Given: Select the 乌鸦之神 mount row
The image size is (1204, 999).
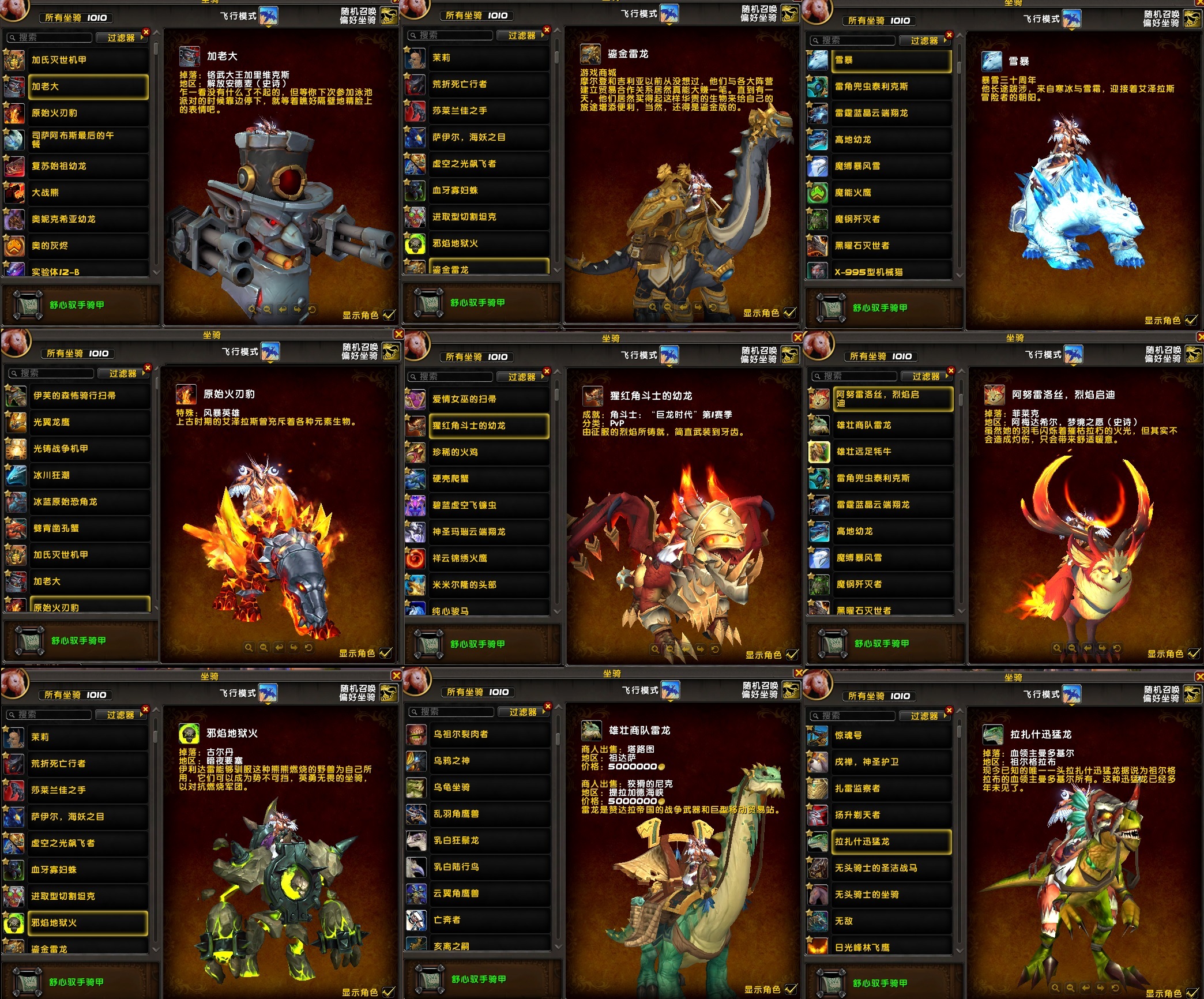Looking at the screenshot, I should (x=490, y=761).
